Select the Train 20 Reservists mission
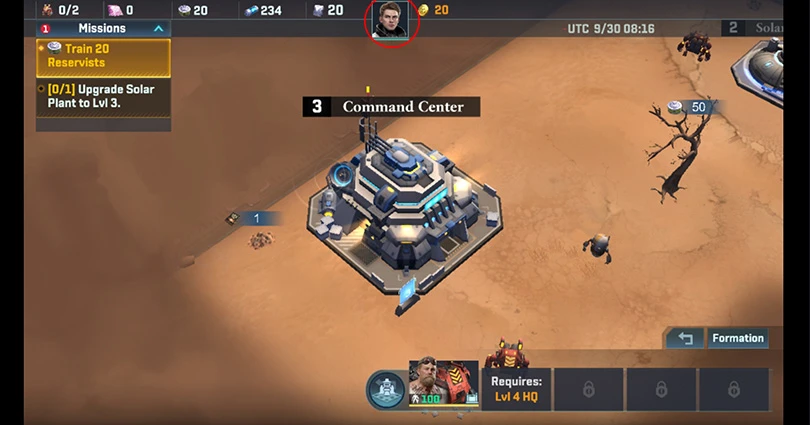This screenshot has width=810, height=425. (103, 56)
